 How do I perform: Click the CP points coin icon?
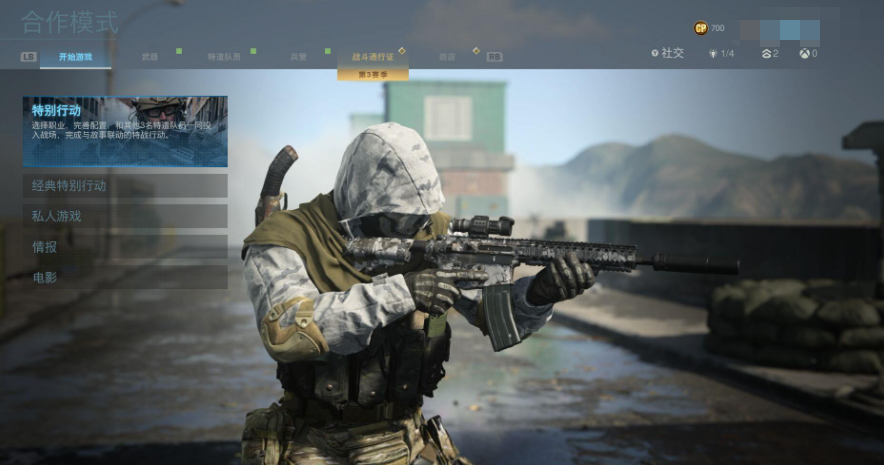coord(700,28)
